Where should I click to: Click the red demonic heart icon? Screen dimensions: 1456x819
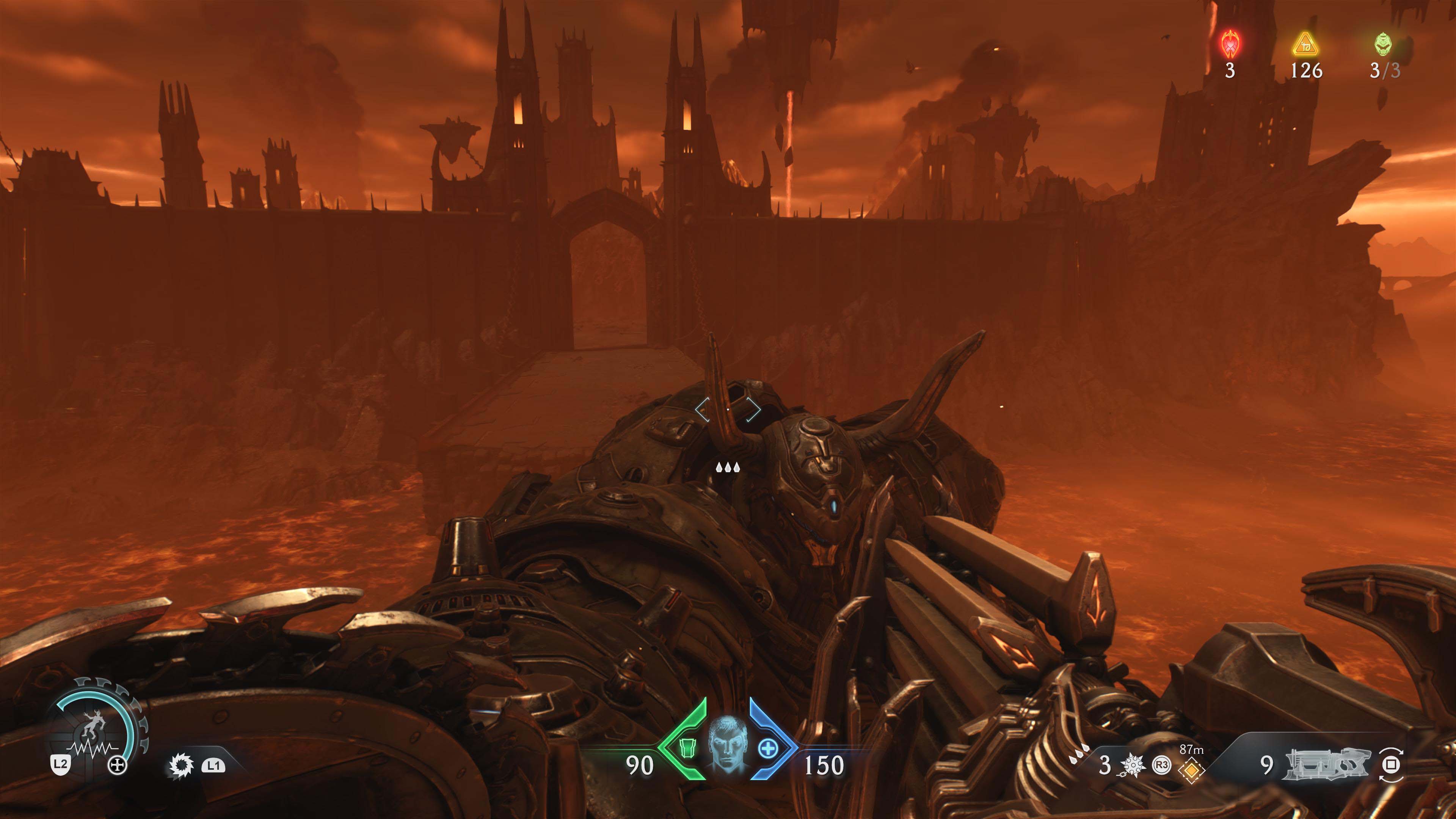click(1230, 44)
